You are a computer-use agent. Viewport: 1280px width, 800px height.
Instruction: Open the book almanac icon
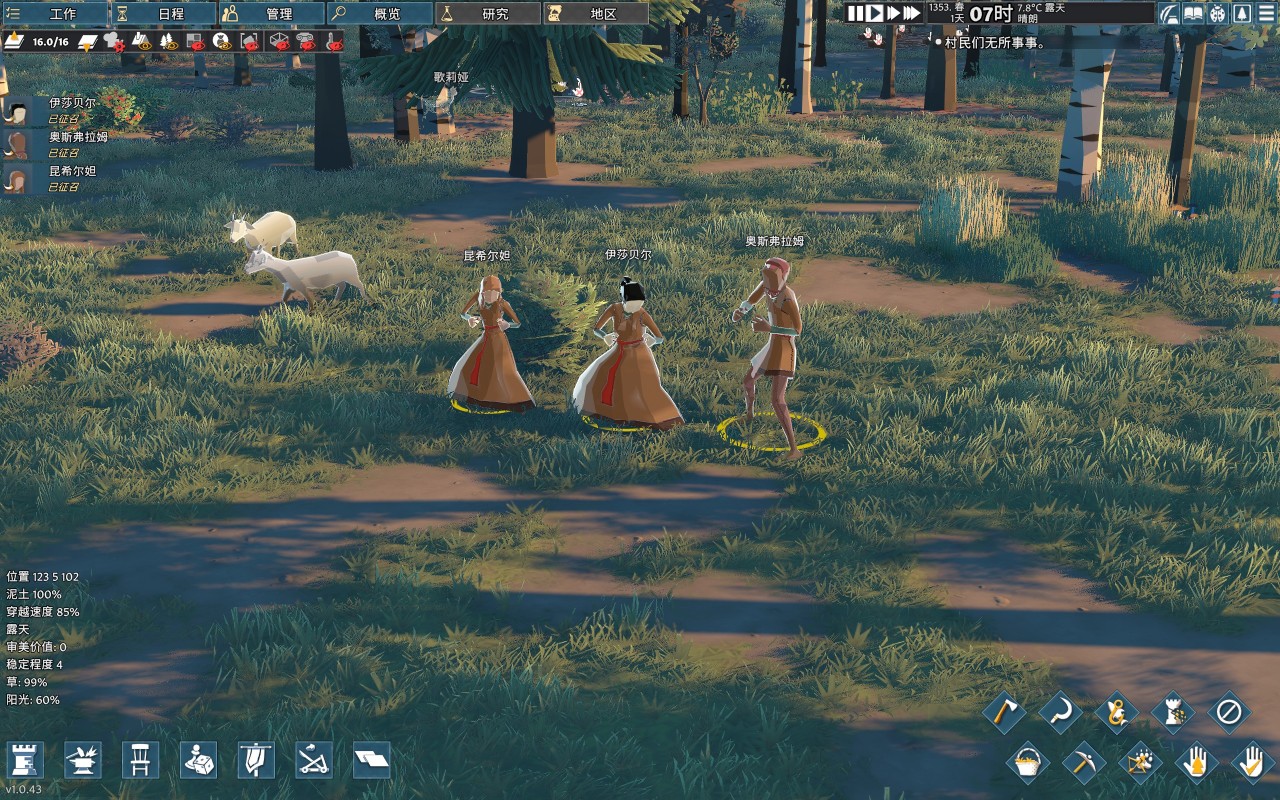pos(1193,13)
